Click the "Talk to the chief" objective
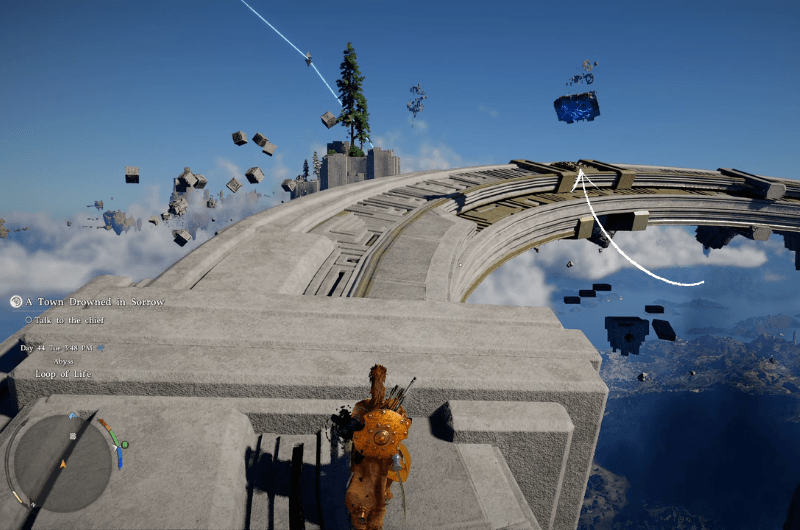This screenshot has width=800, height=530. click(x=72, y=320)
